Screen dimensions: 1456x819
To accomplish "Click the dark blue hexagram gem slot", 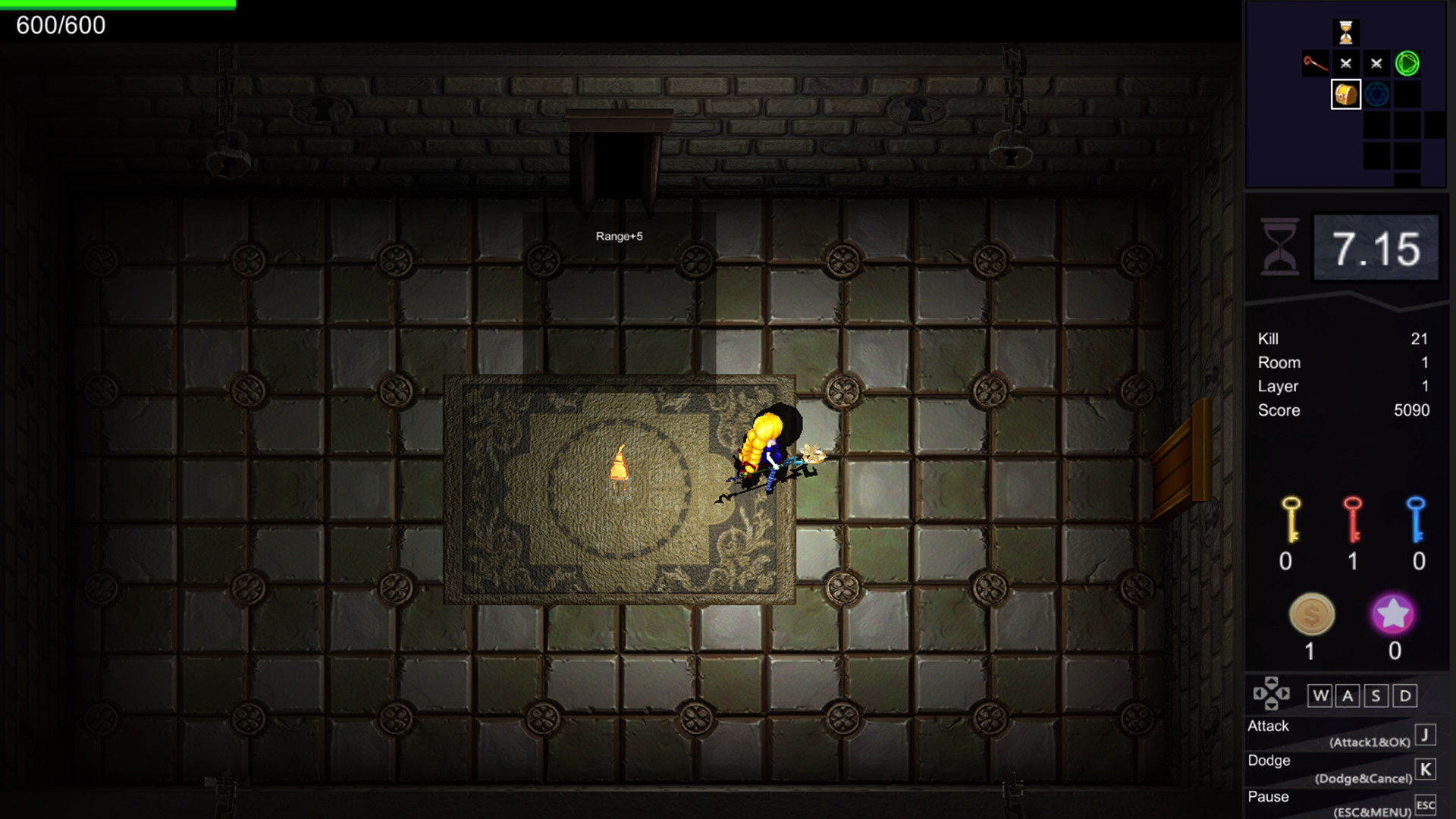I will point(1376,96).
